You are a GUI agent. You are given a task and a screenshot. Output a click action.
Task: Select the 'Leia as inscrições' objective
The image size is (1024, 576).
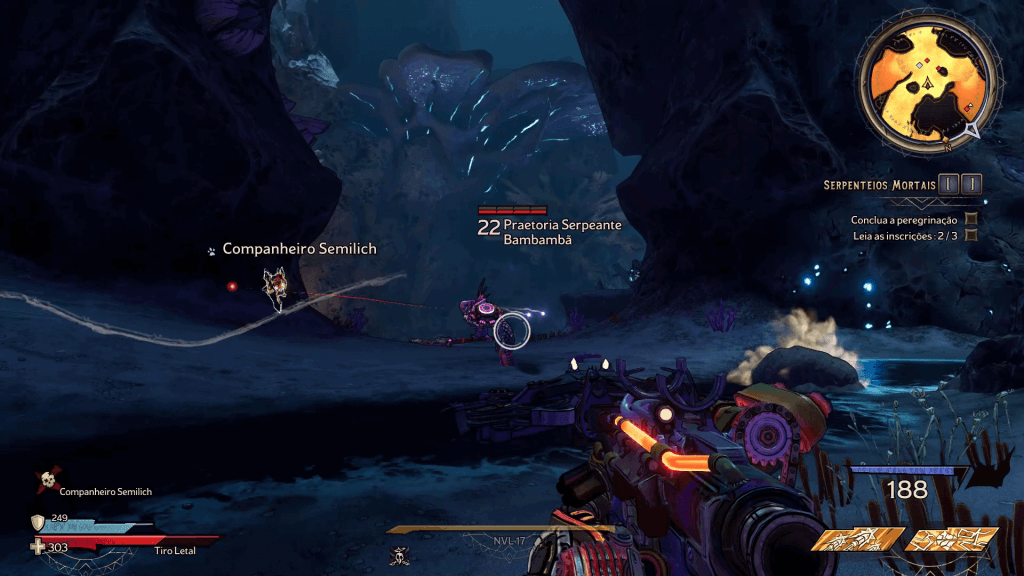pos(904,235)
